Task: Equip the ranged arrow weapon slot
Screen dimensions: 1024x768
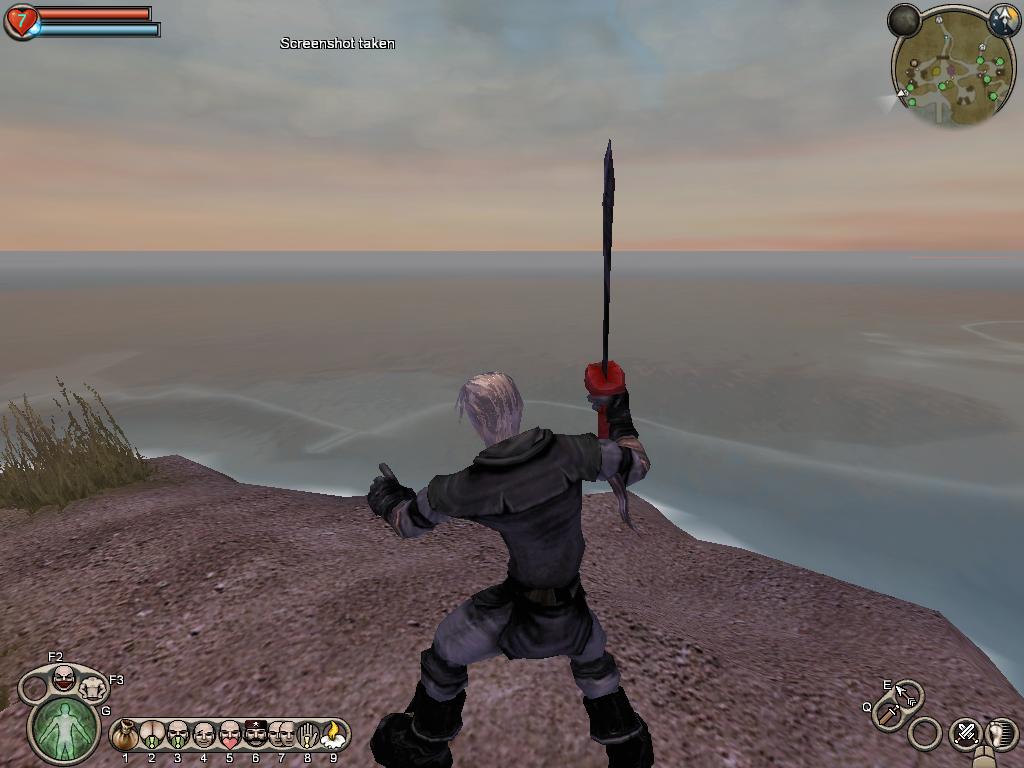Action: click(908, 693)
